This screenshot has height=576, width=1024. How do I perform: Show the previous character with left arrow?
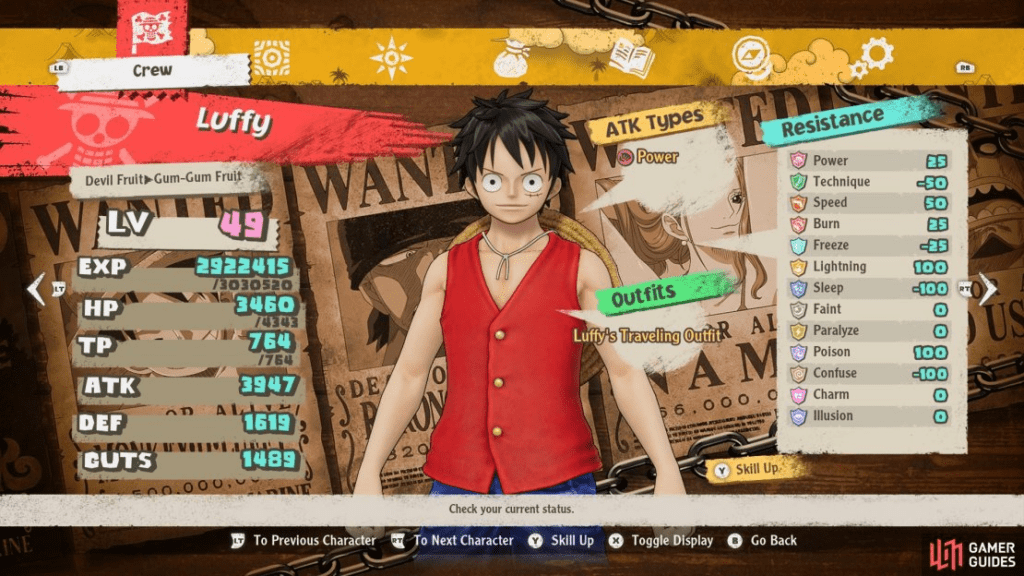click(36, 289)
